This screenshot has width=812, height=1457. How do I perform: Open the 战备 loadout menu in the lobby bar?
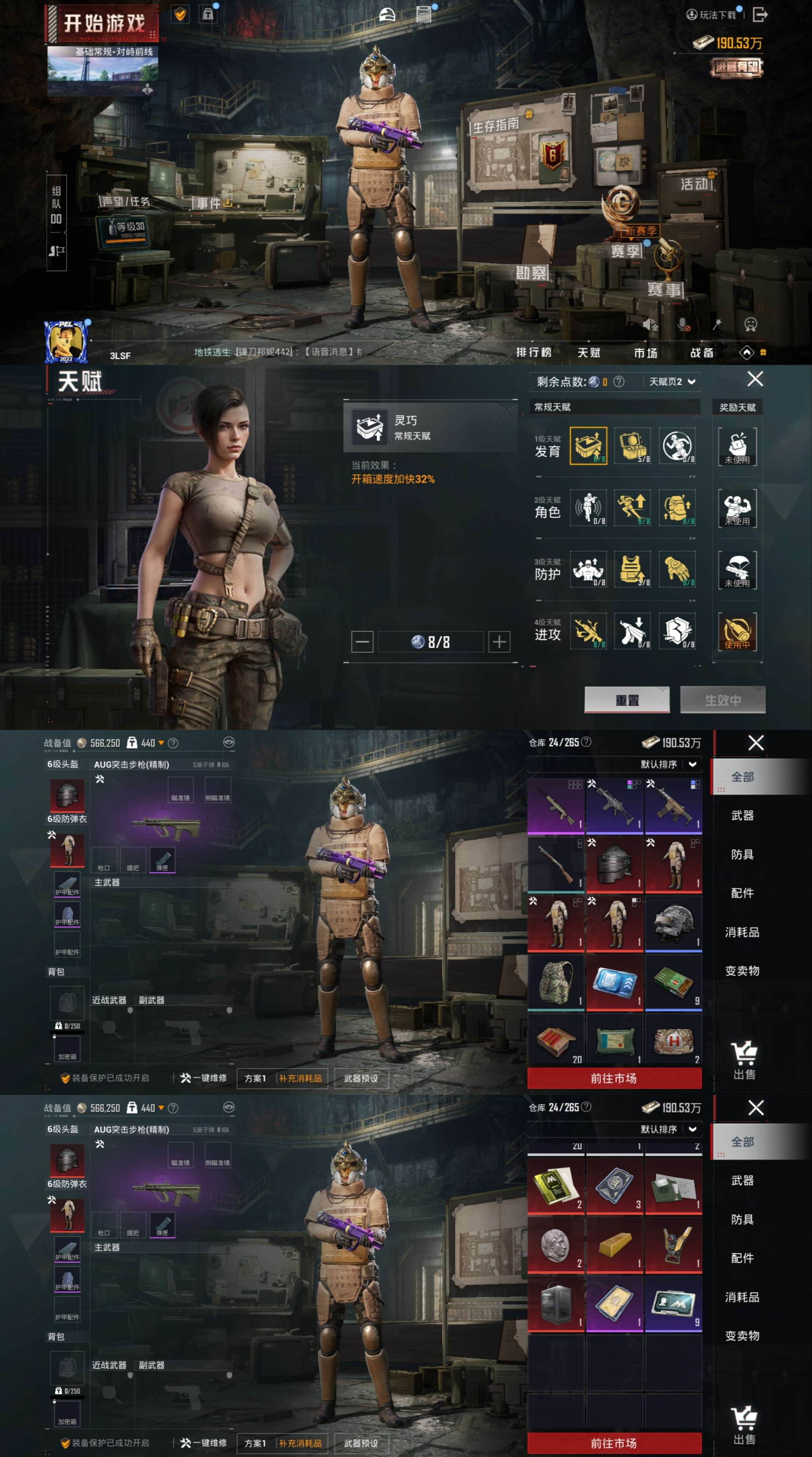[702, 353]
